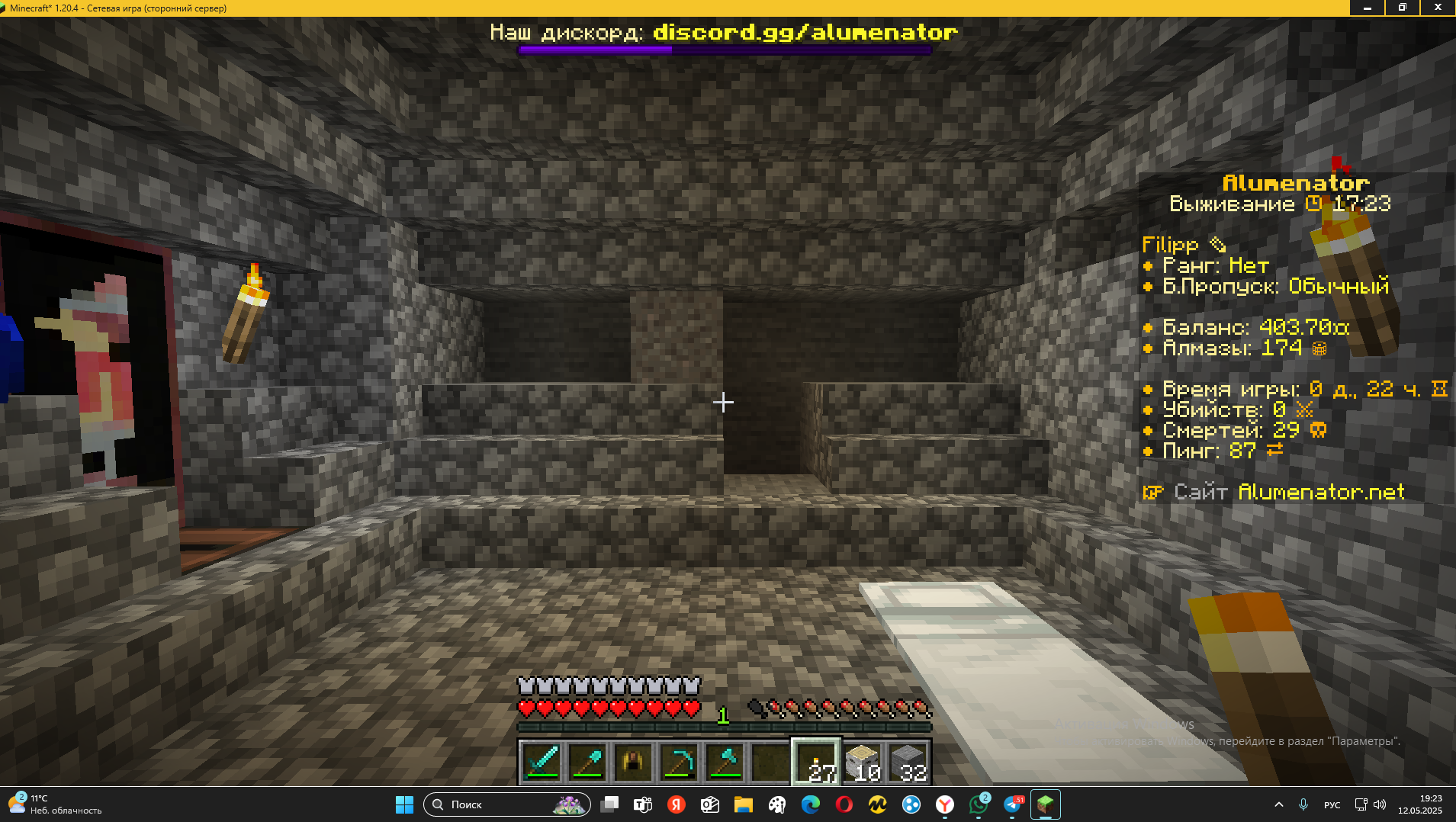
Task: Select the diamond axe hotbar slot
Action: click(x=725, y=761)
